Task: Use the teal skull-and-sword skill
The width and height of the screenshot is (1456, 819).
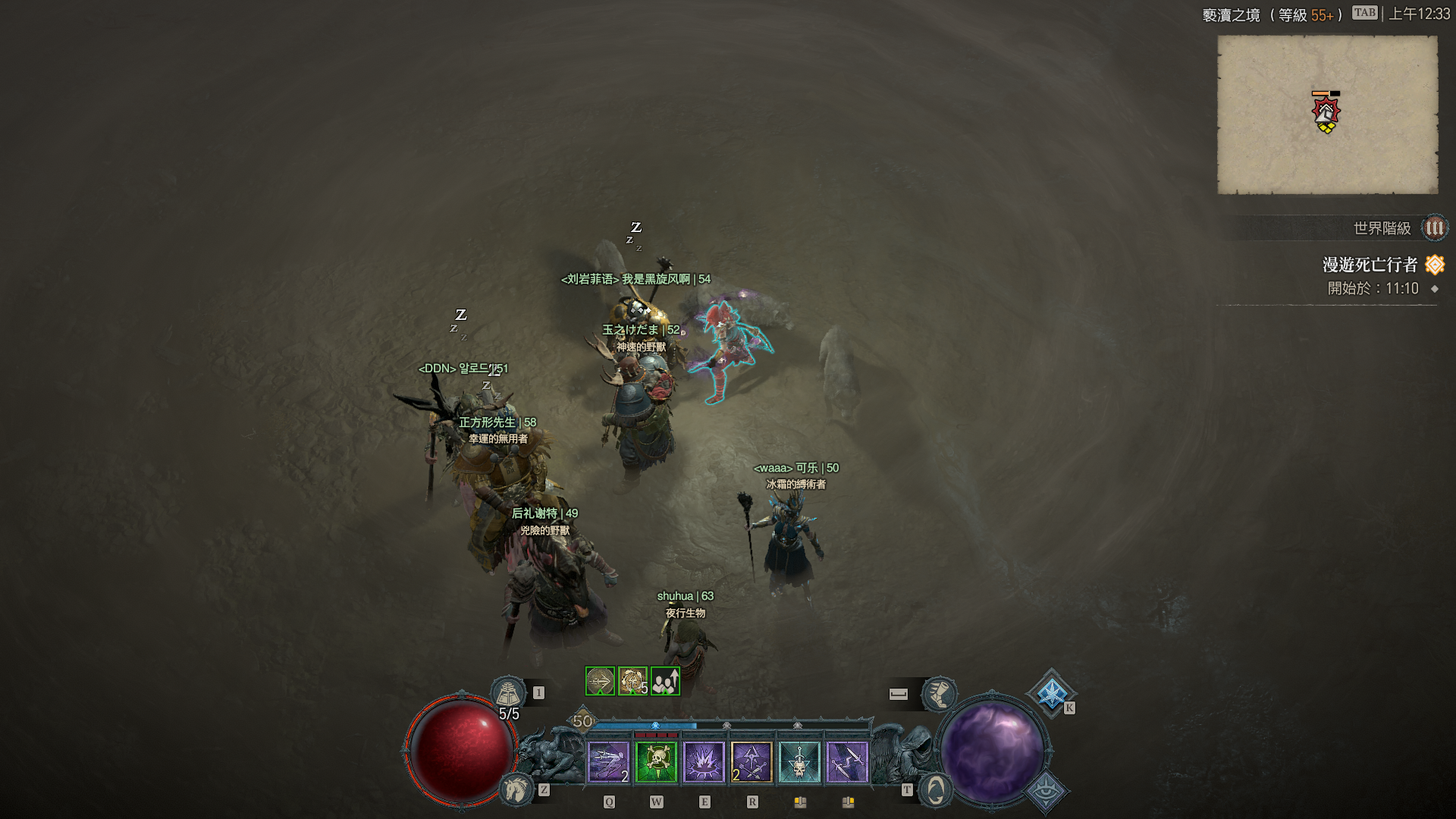Action: pos(799,761)
